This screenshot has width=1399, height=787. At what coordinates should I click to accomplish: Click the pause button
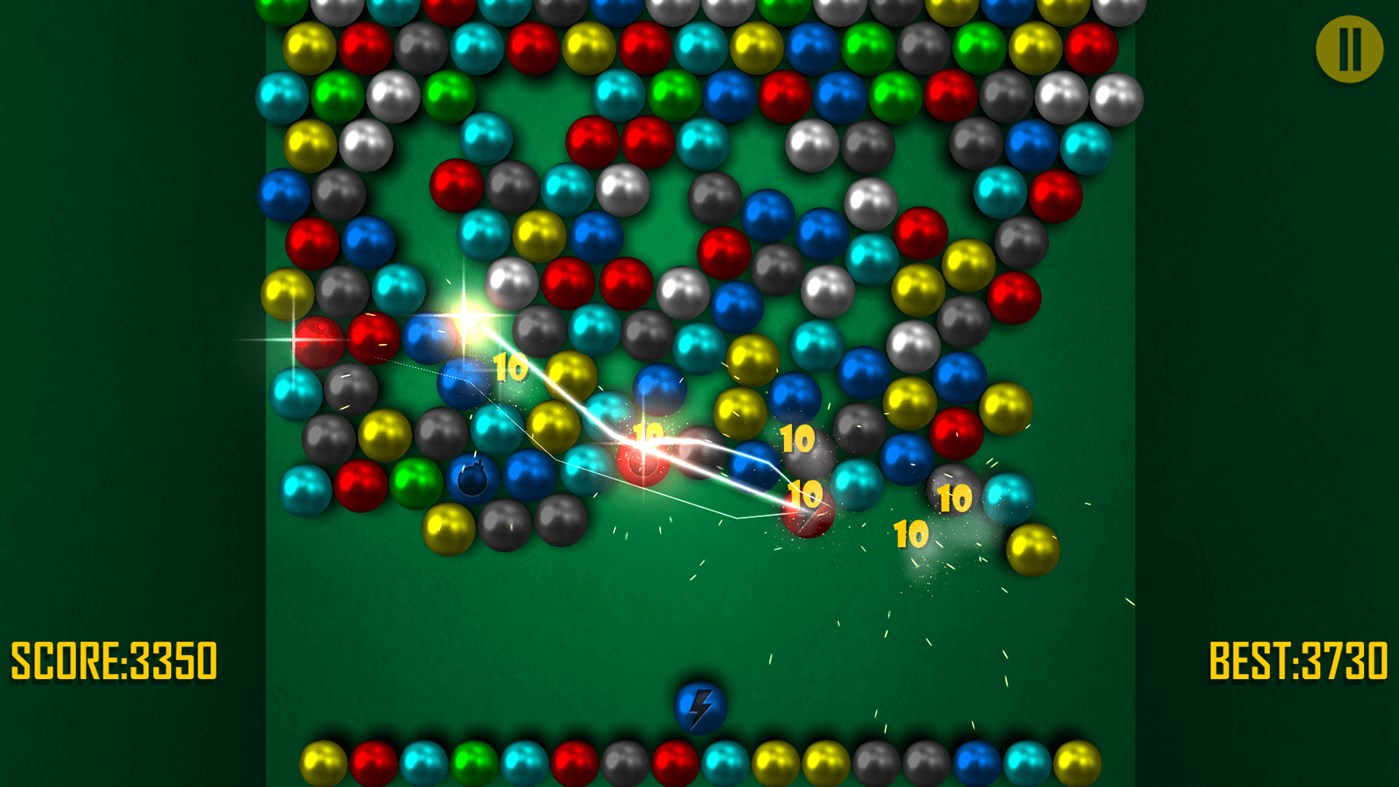point(1348,48)
